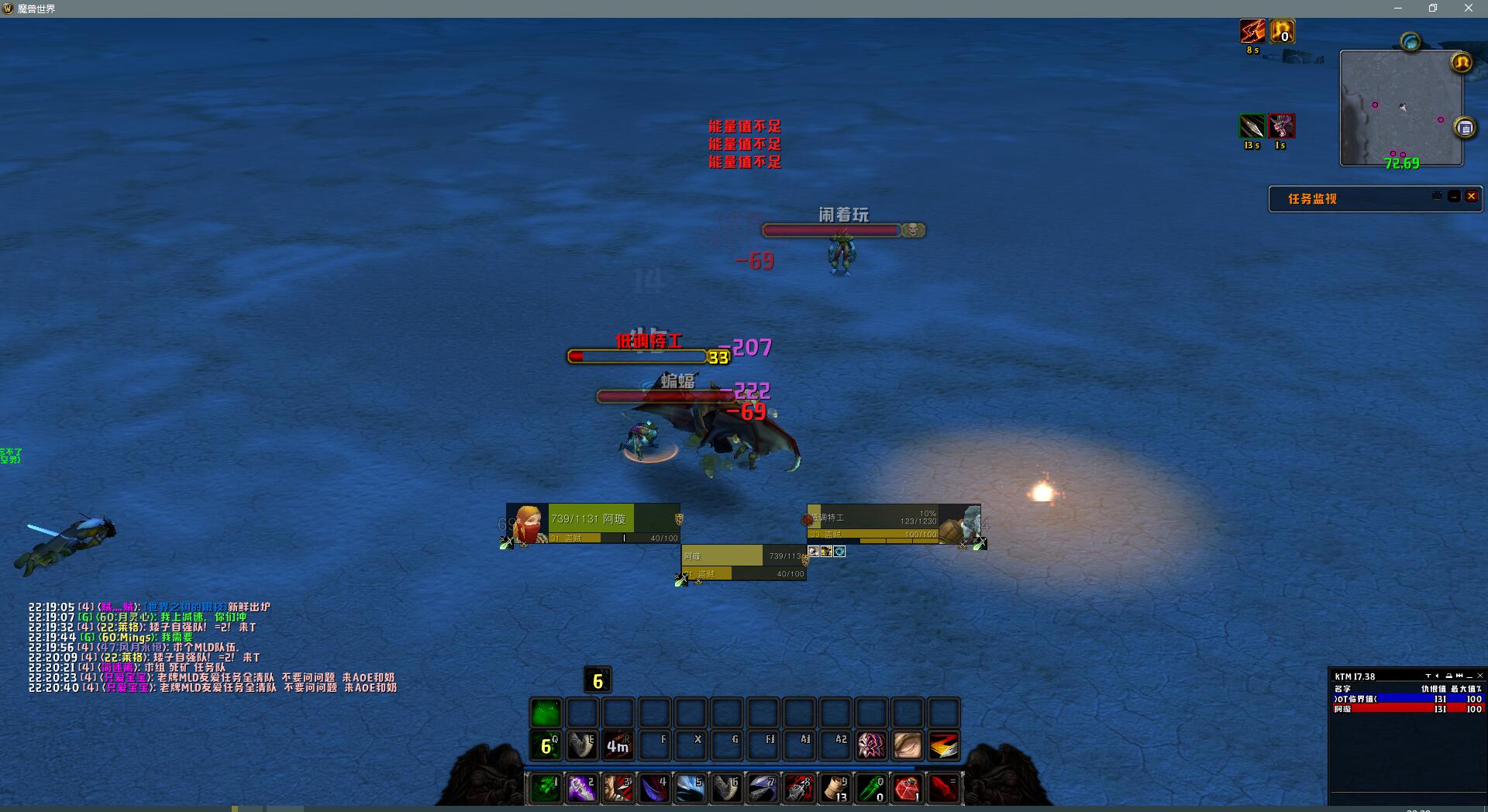Activate the purple demon mask ability

871,745
